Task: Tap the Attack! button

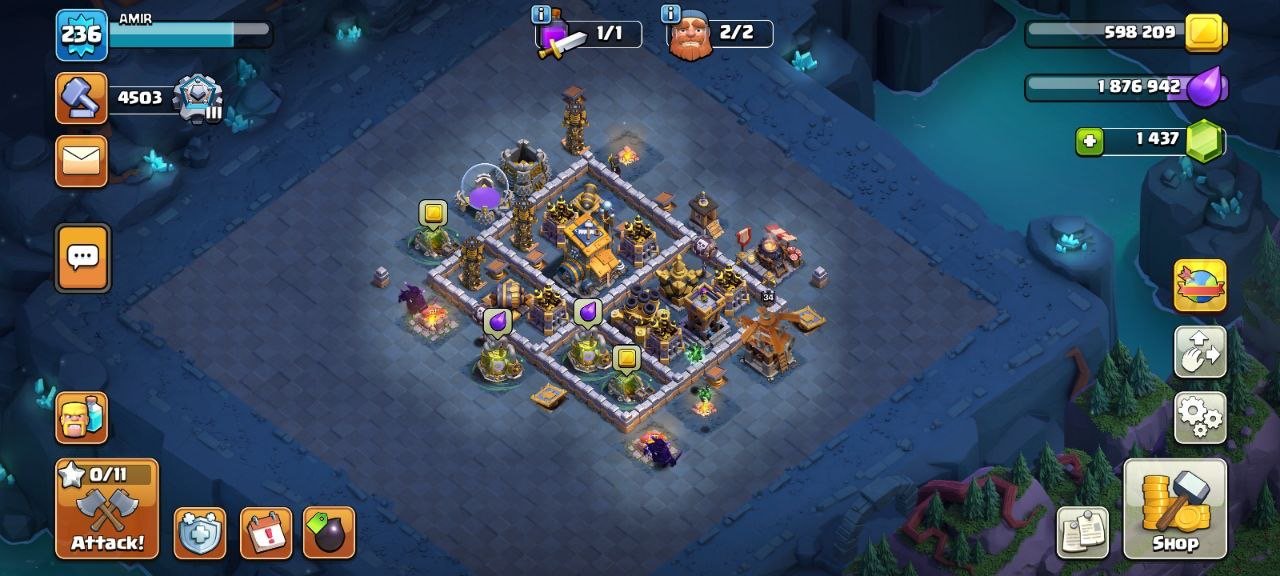Action: [x=107, y=509]
